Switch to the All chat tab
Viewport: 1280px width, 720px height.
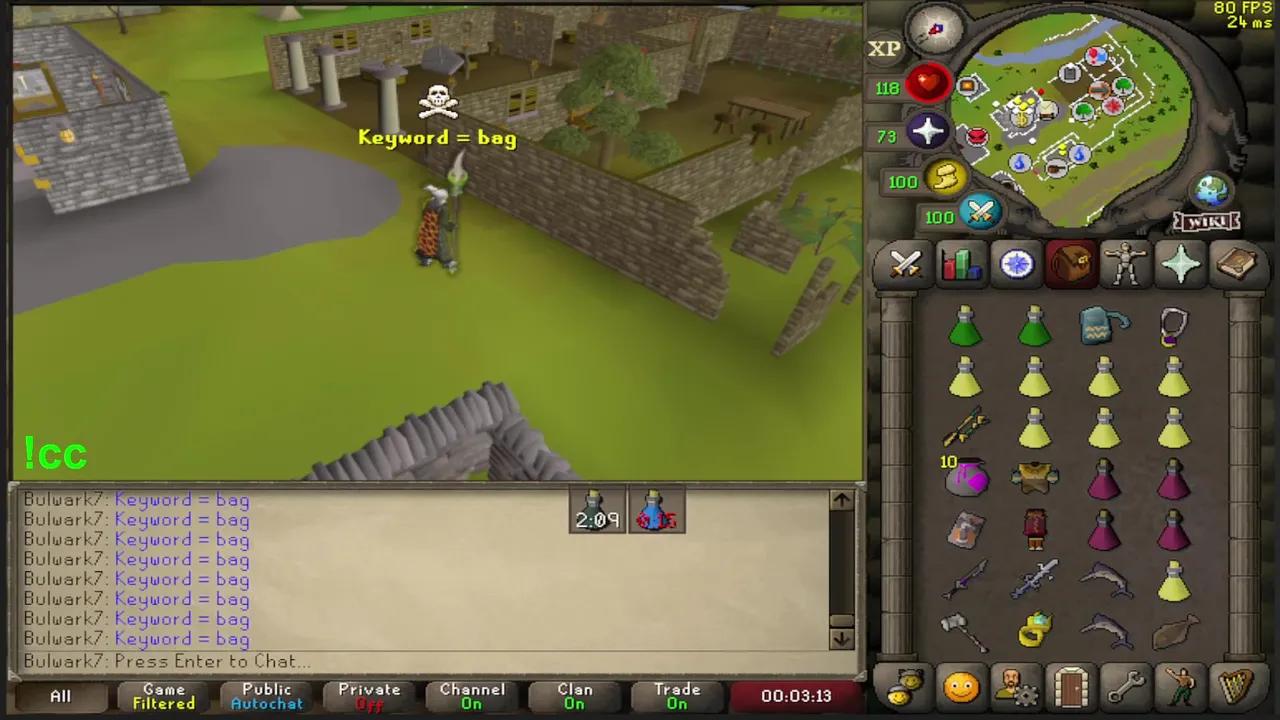point(60,695)
